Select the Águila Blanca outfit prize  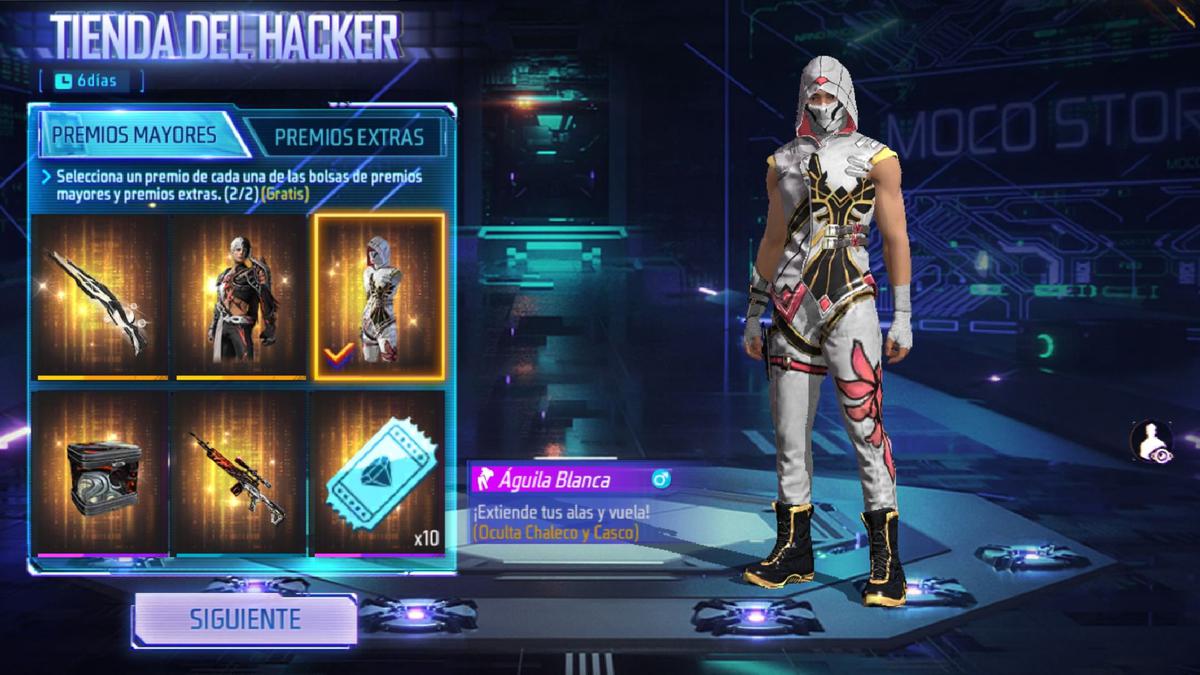pos(379,297)
